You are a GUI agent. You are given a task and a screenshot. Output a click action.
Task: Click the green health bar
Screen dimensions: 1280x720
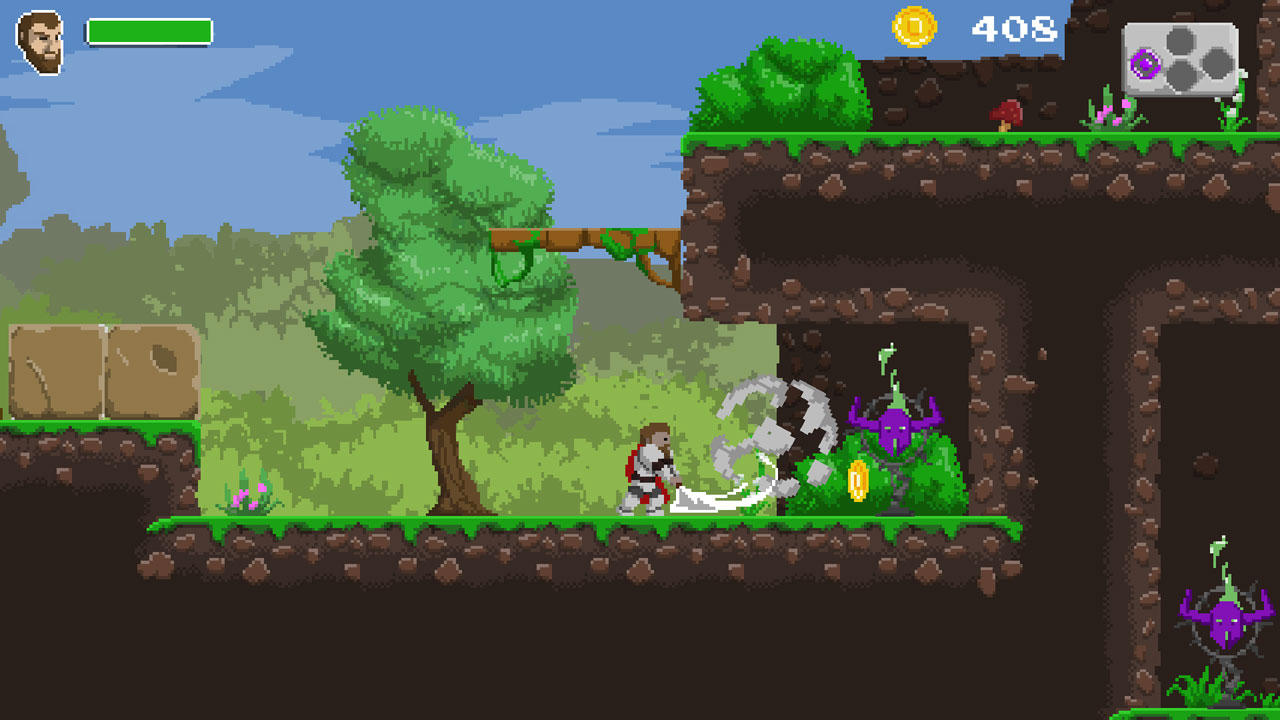pos(150,32)
